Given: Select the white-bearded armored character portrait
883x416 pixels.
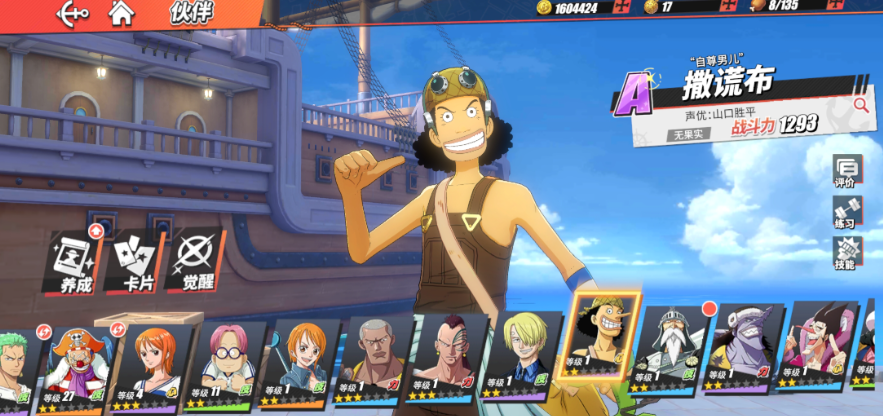Looking at the screenshot, I should click(669, 350).
